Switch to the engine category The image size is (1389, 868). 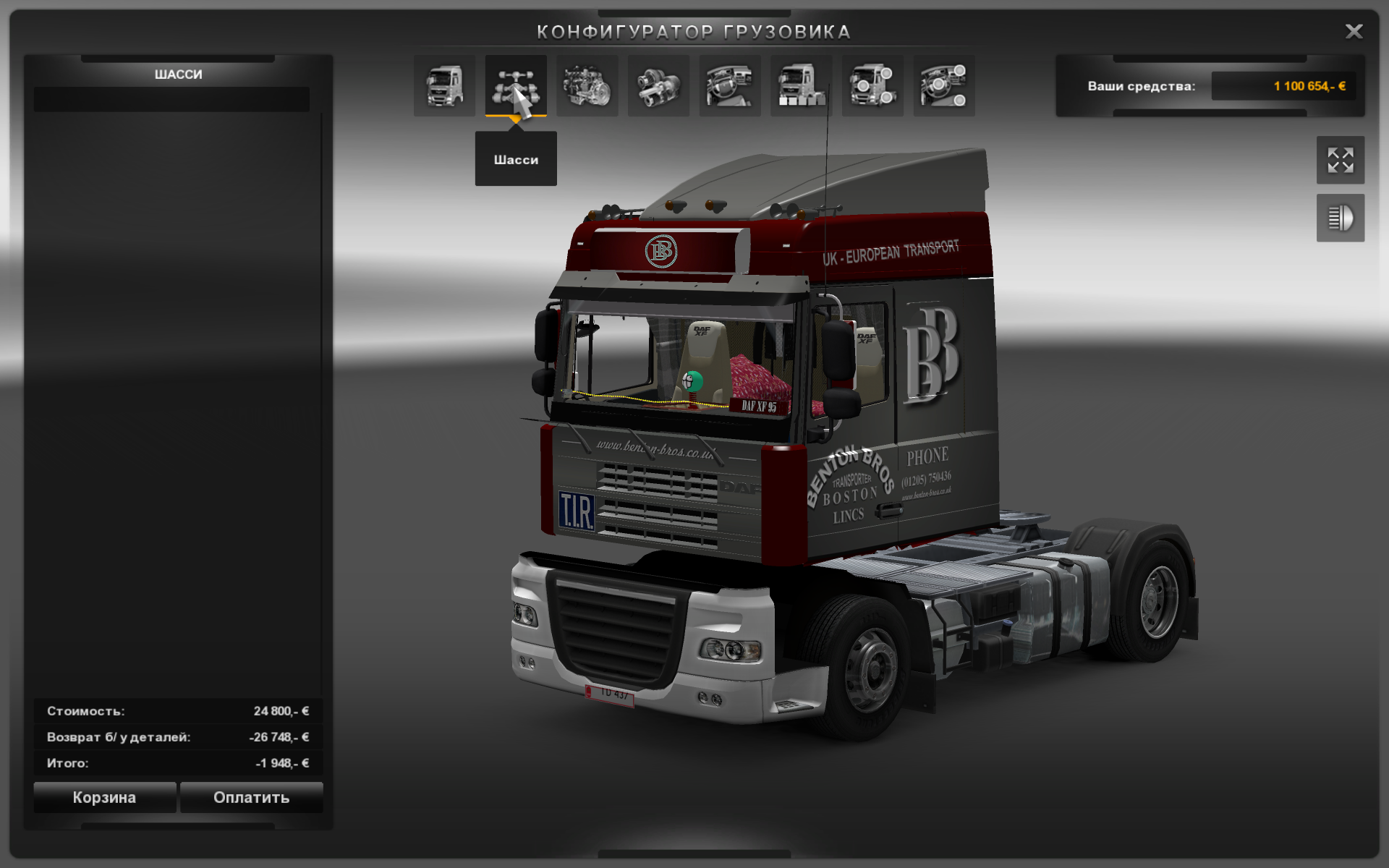(587, 86)
